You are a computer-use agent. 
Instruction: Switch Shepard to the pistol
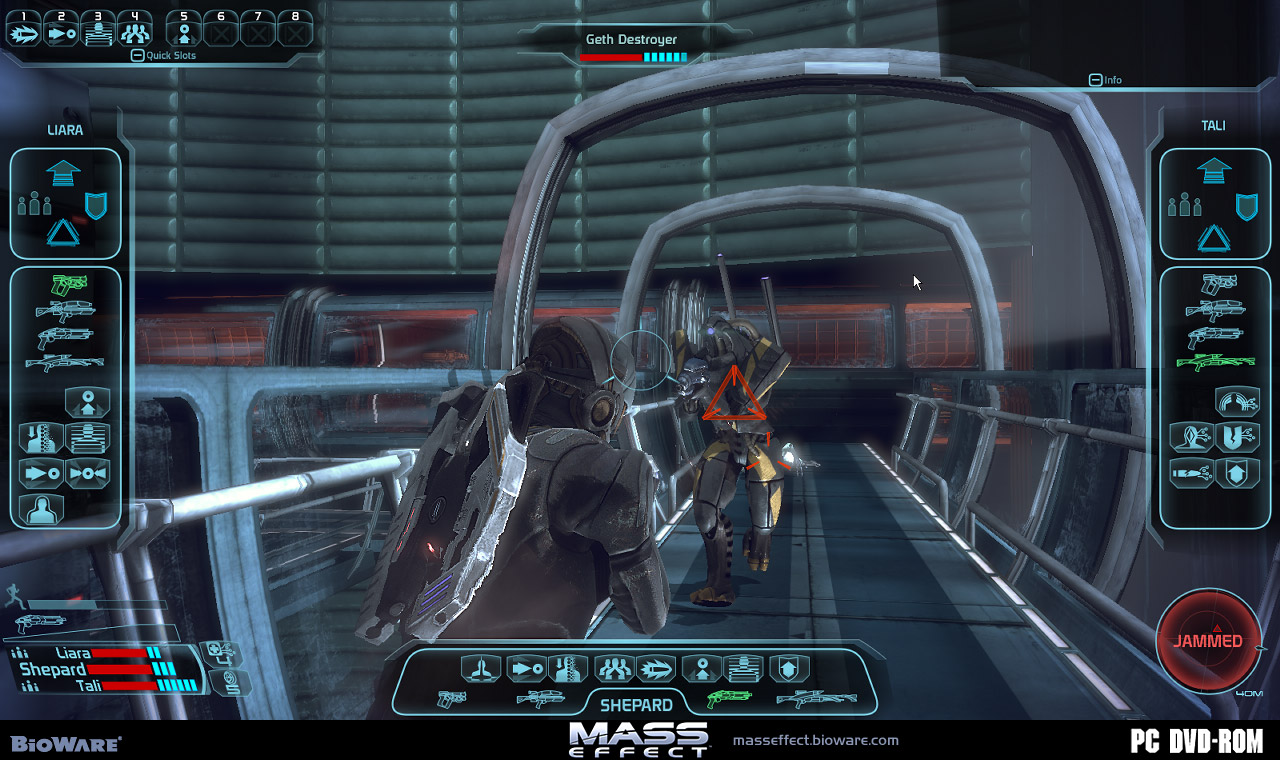pyautogui.click(x=453, y=699)
